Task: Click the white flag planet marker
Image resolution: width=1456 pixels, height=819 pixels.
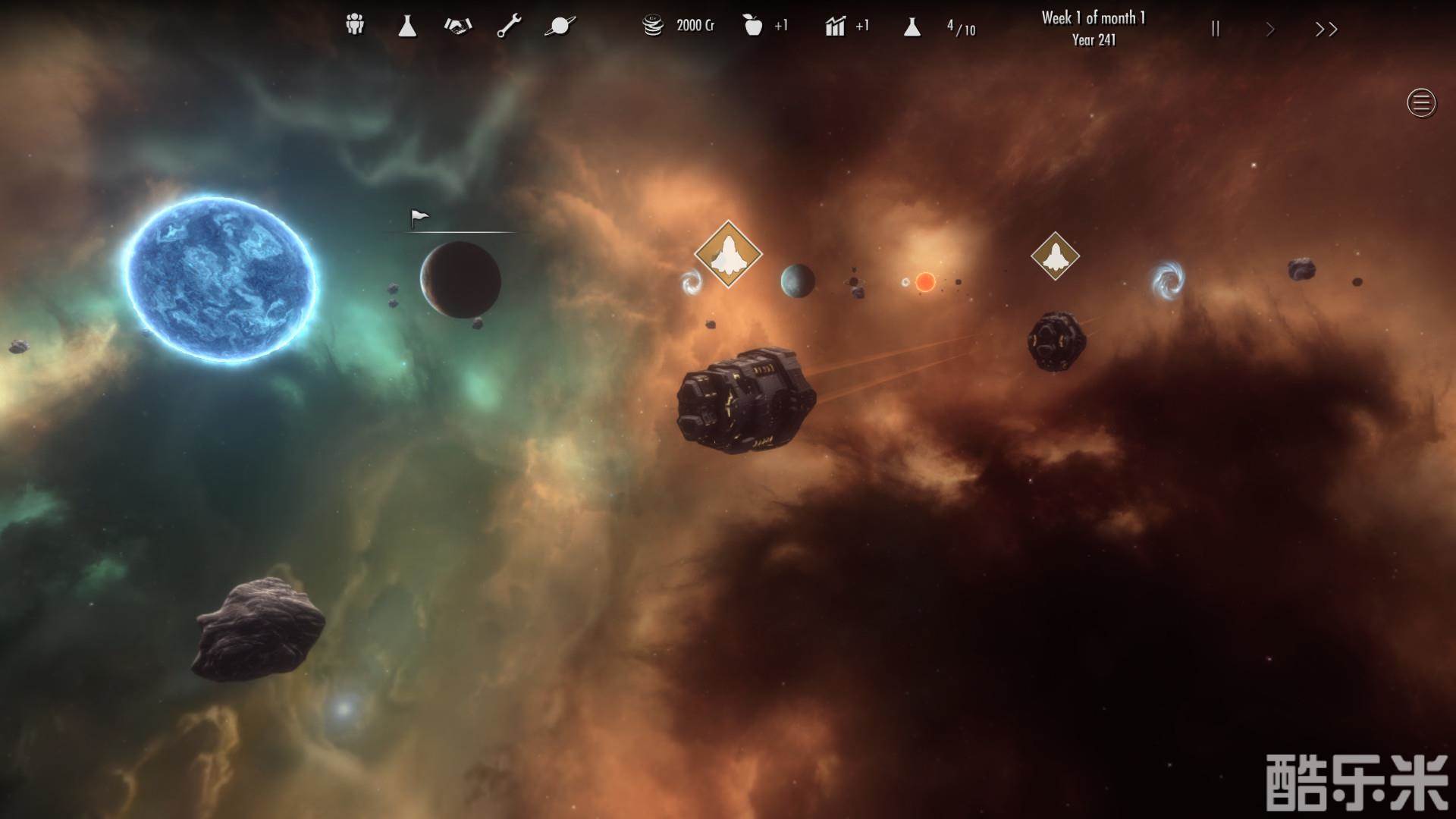Action: [x=419, y=218]
